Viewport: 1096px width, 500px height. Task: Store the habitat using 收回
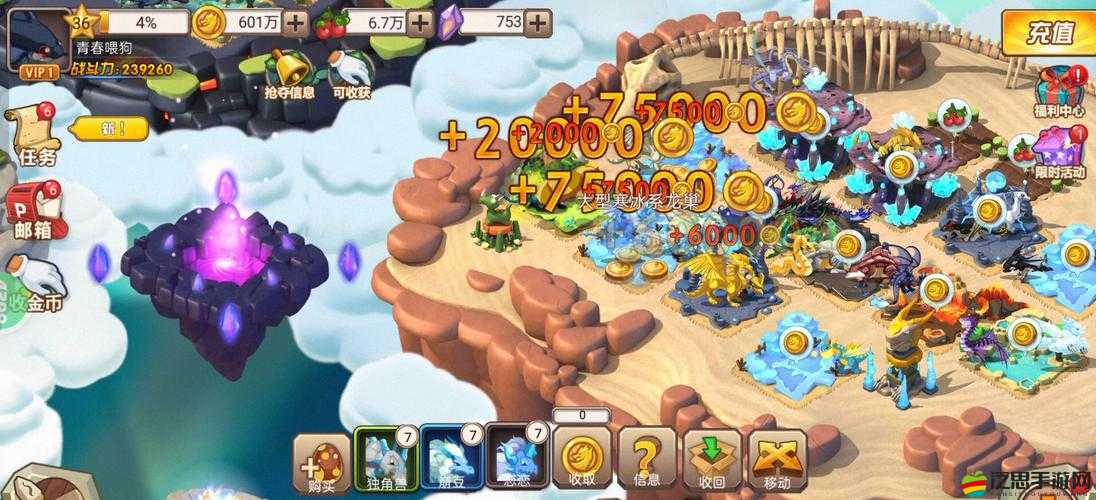tap(712, 460)
